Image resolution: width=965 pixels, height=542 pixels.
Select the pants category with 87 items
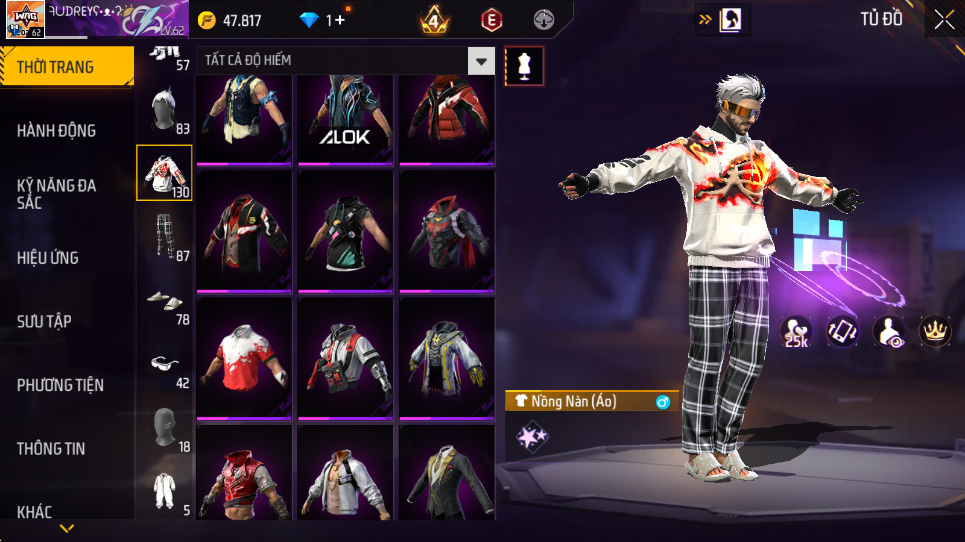pos(164,238)
